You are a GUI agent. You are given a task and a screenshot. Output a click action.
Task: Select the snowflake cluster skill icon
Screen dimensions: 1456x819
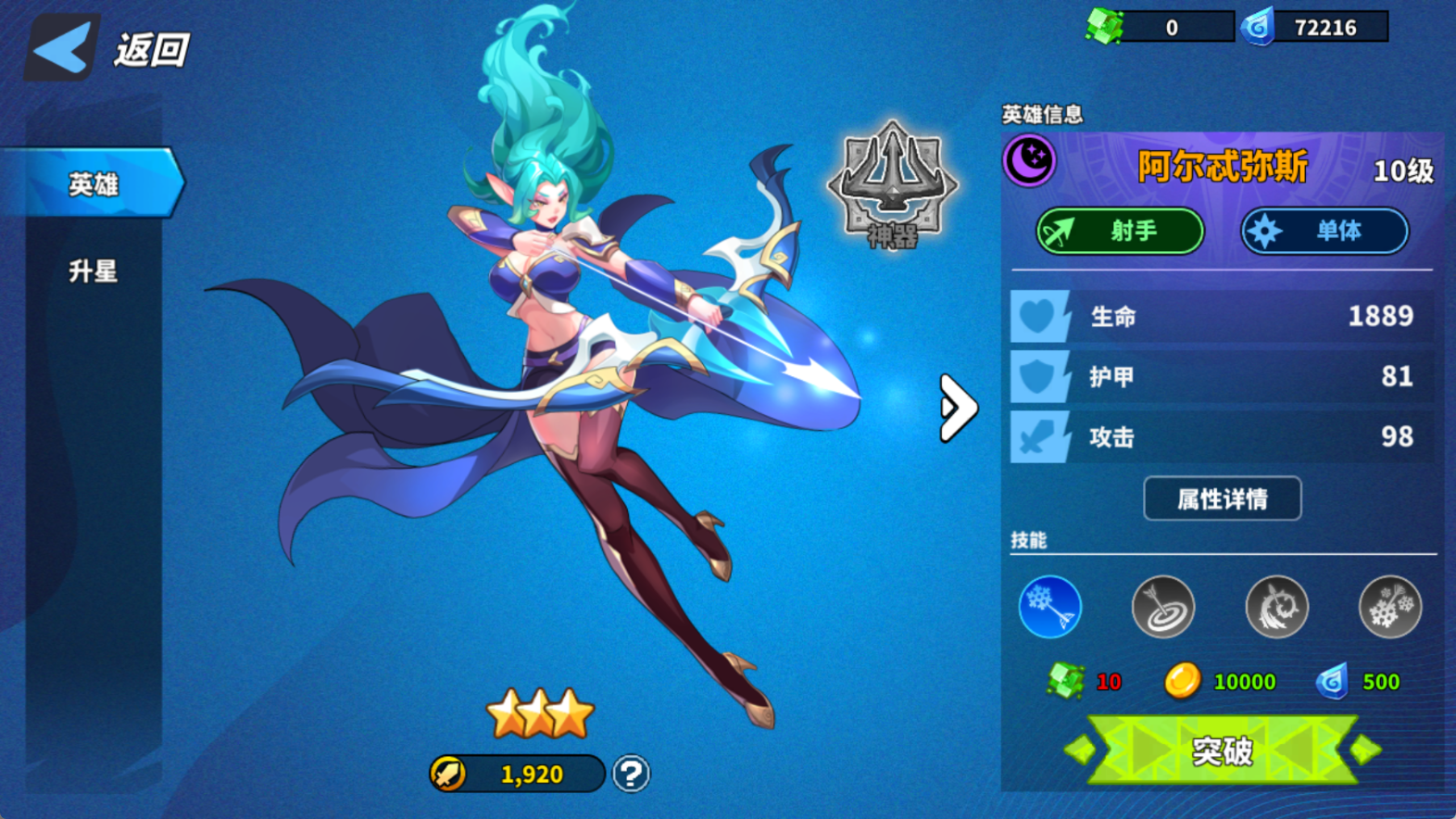point(1389,608)
